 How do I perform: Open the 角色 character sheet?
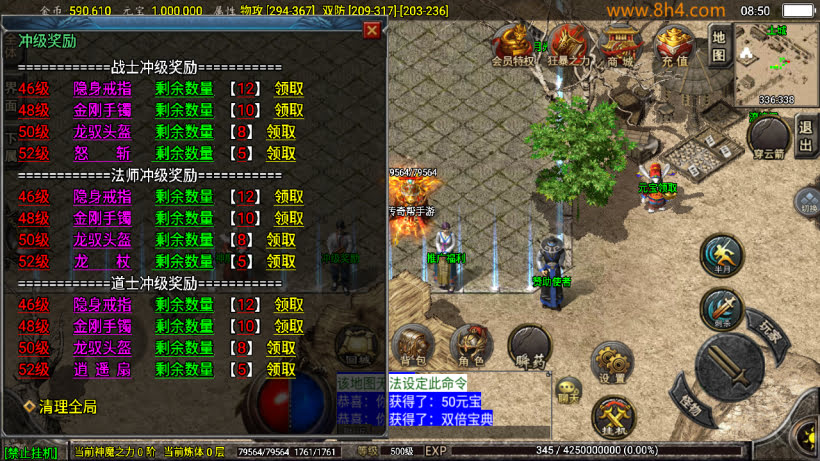[x=471, y=344]
